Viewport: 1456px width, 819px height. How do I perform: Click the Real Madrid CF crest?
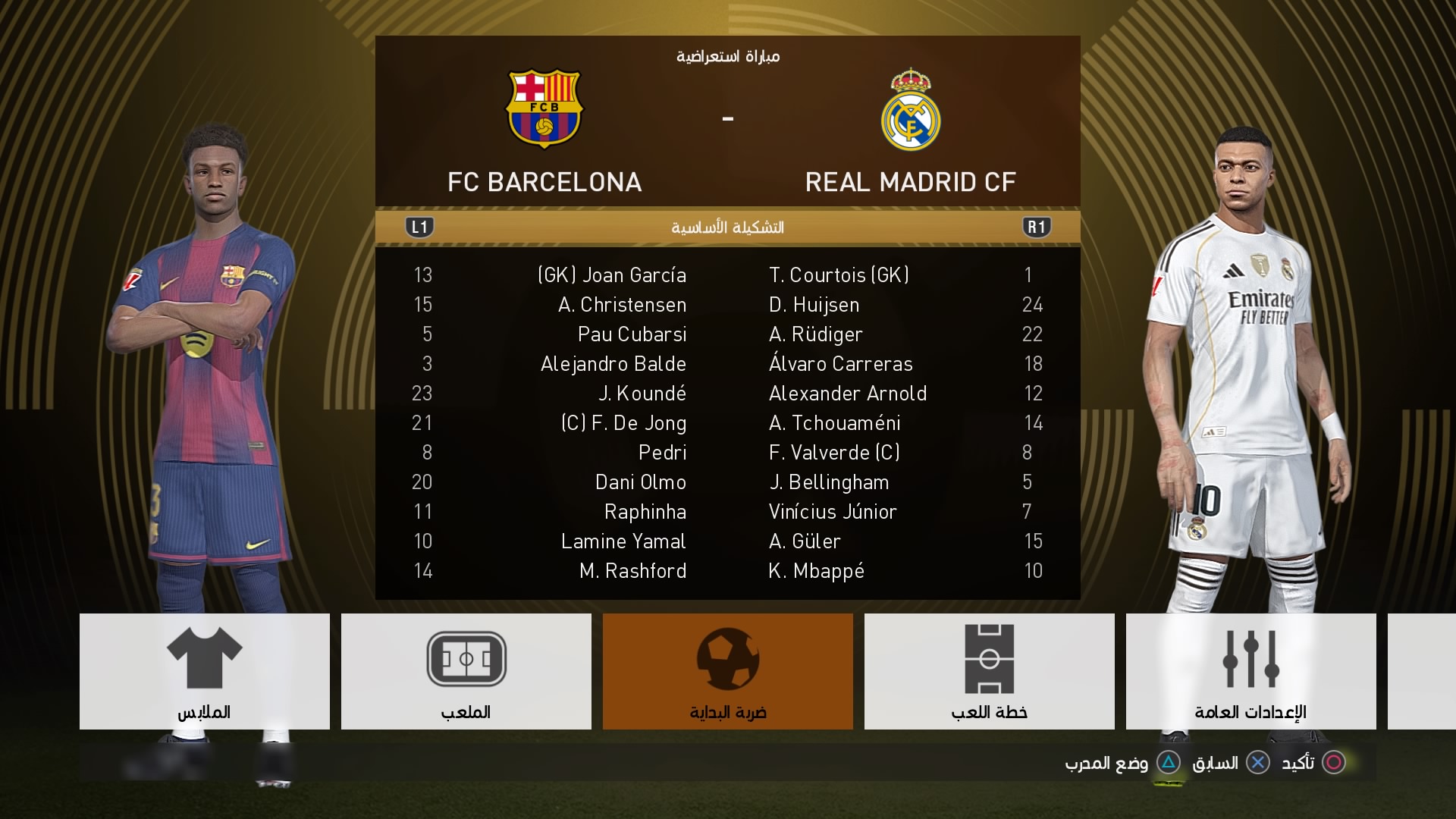pos(910,110)
